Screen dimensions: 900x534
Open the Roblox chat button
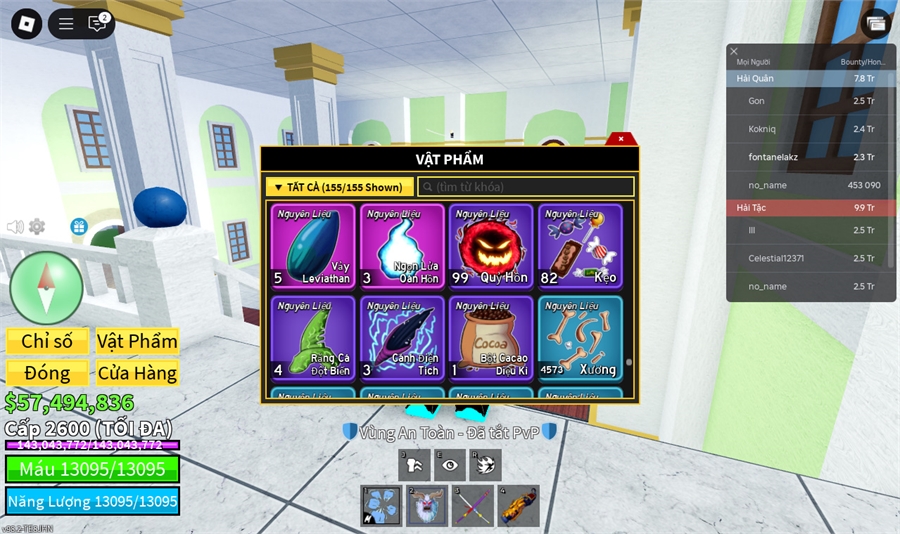pos(97,23)
